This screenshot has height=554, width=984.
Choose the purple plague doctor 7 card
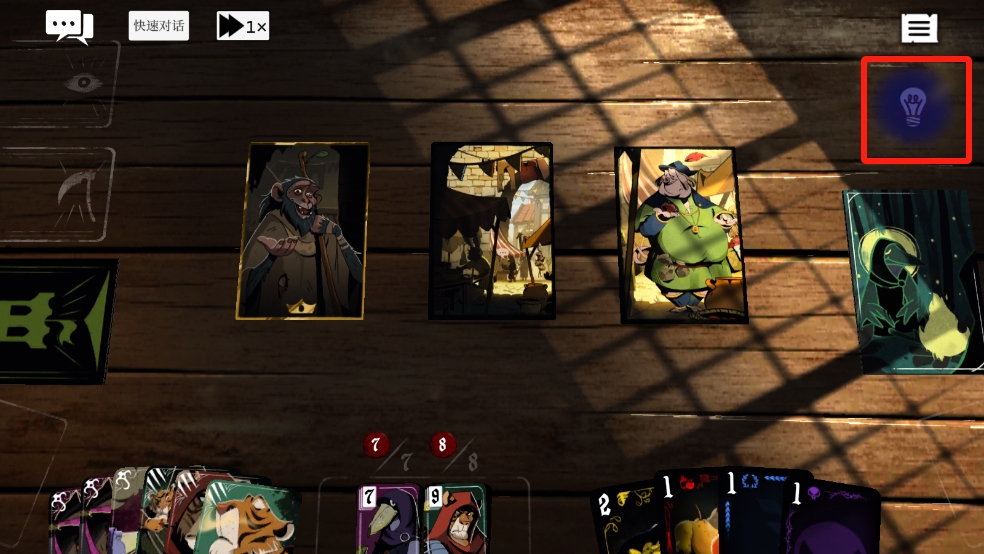click(x=387, y=518)
